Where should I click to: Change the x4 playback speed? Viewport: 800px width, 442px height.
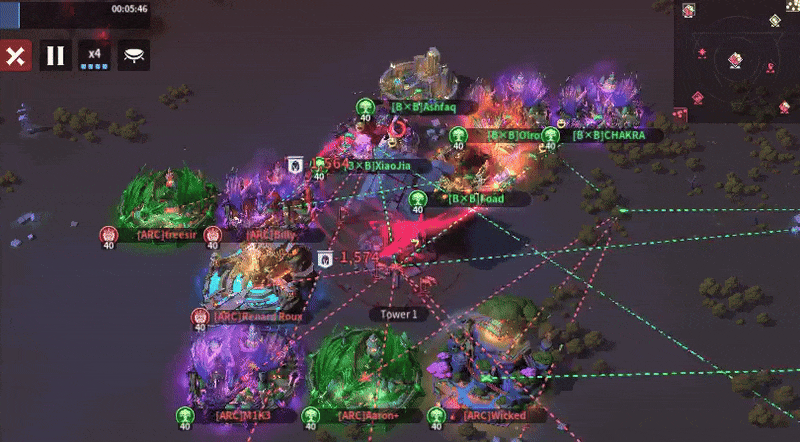click(95, 55)
